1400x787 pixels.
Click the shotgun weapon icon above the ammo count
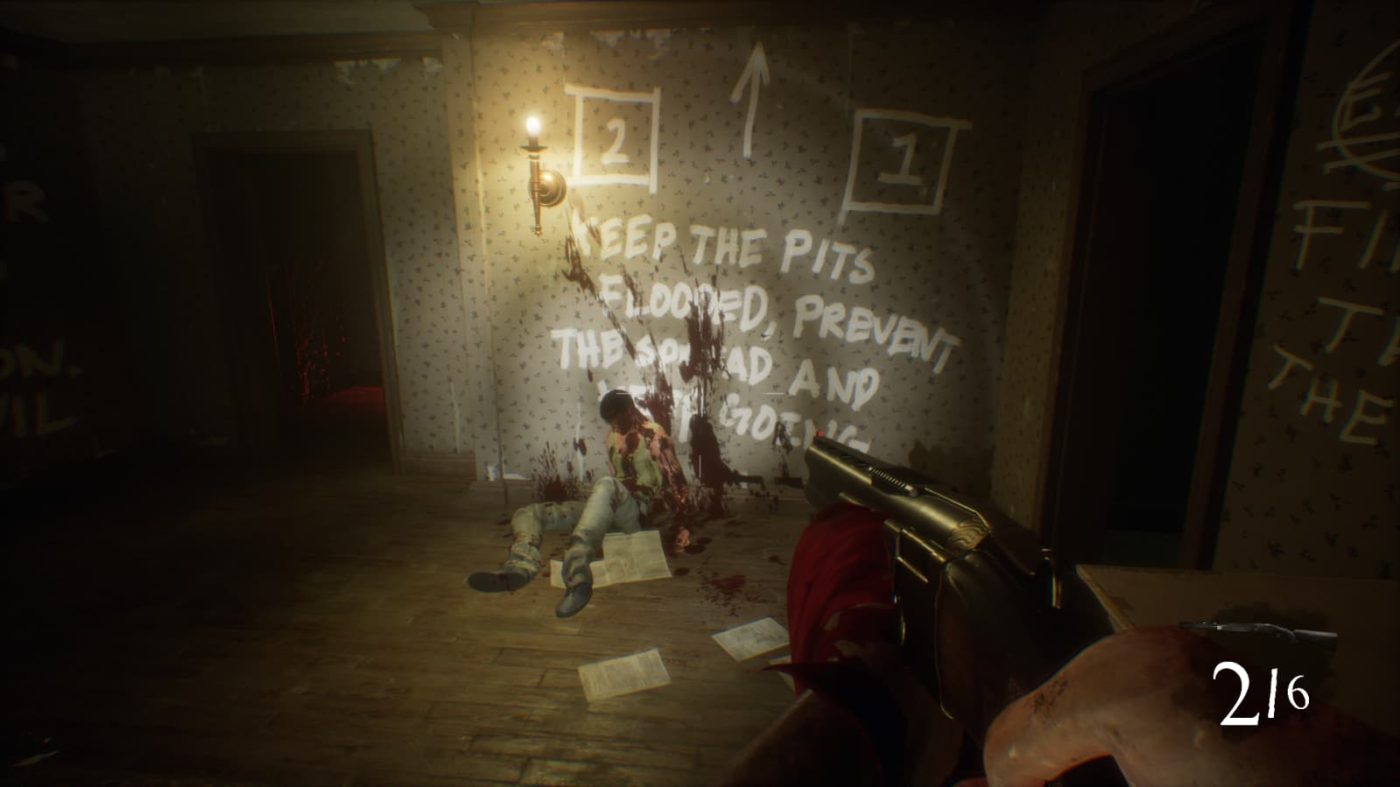(1258, 632)
